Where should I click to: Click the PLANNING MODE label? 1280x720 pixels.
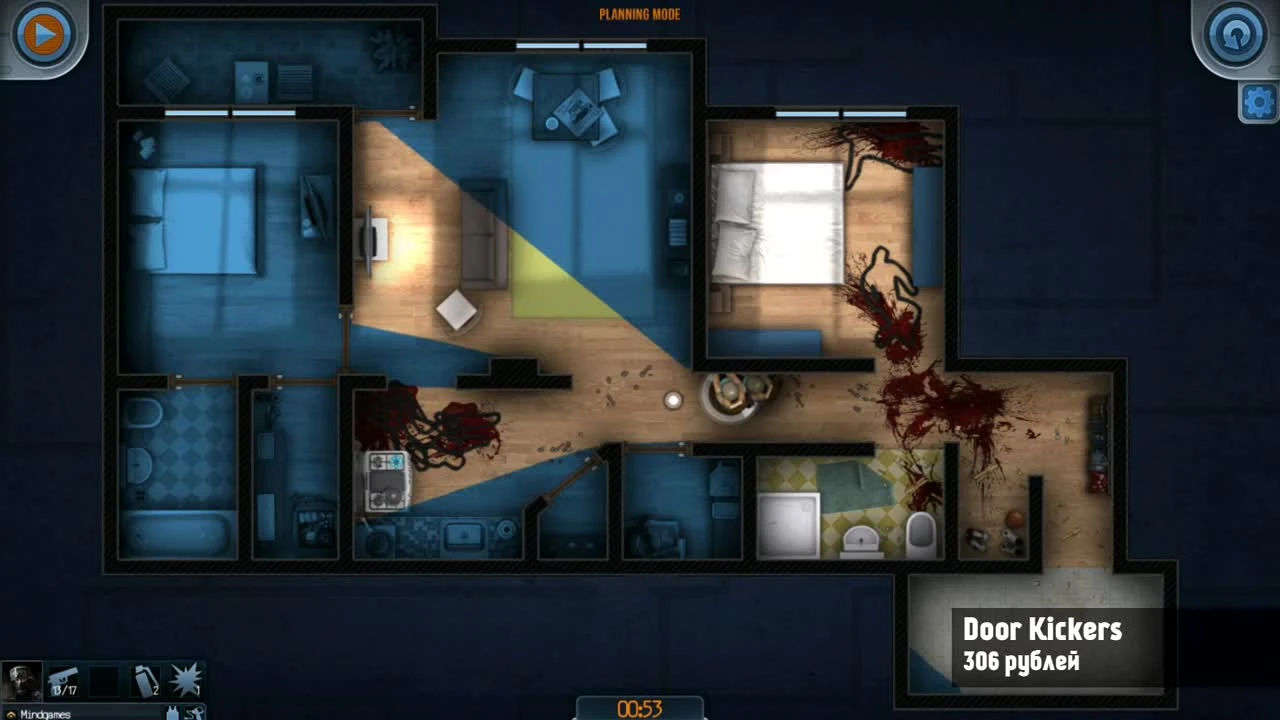pyautogui.click(x=639, y=14)
